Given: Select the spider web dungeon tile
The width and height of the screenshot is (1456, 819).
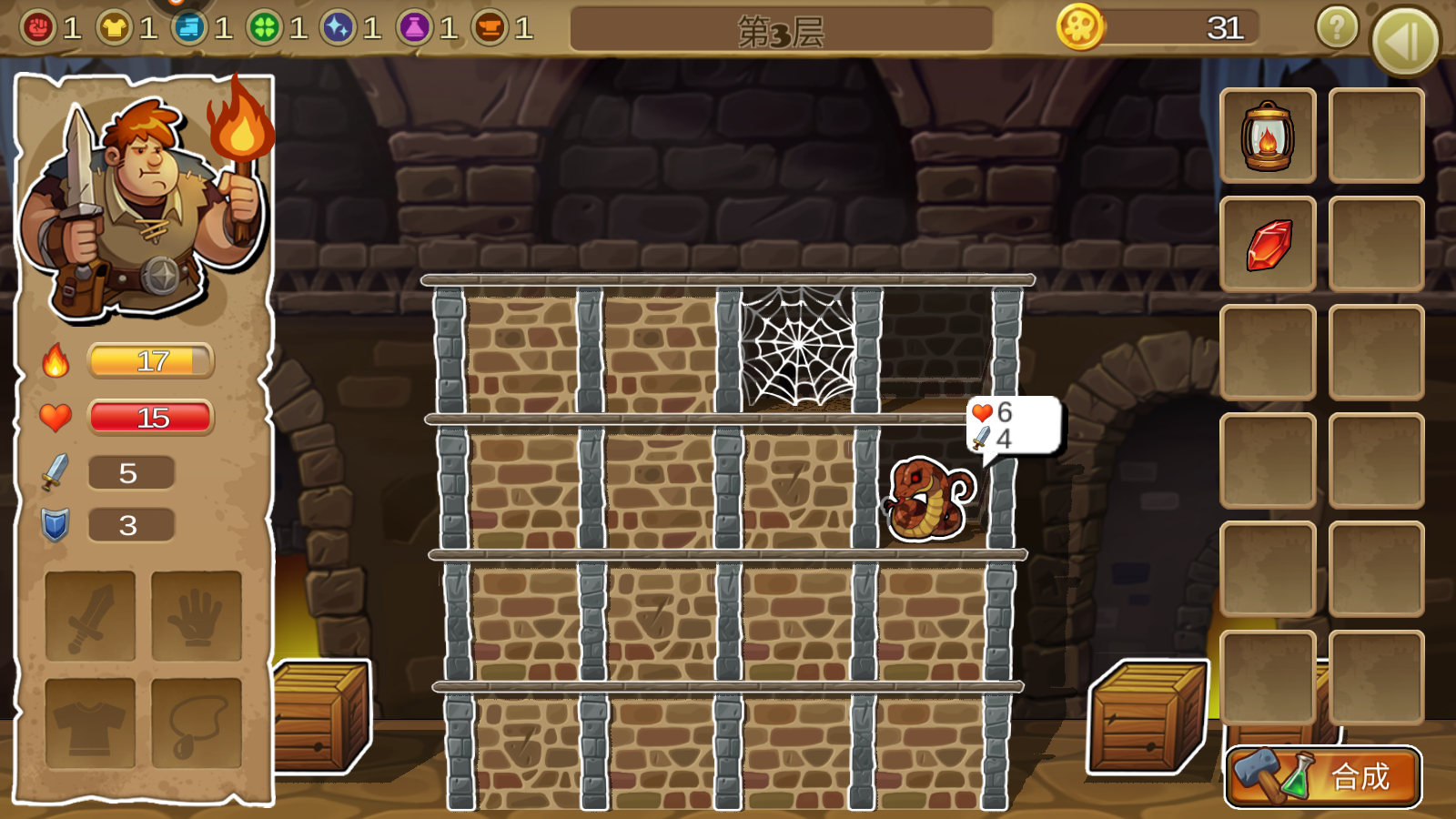Looking at the screenshot, I should (798, 348).
